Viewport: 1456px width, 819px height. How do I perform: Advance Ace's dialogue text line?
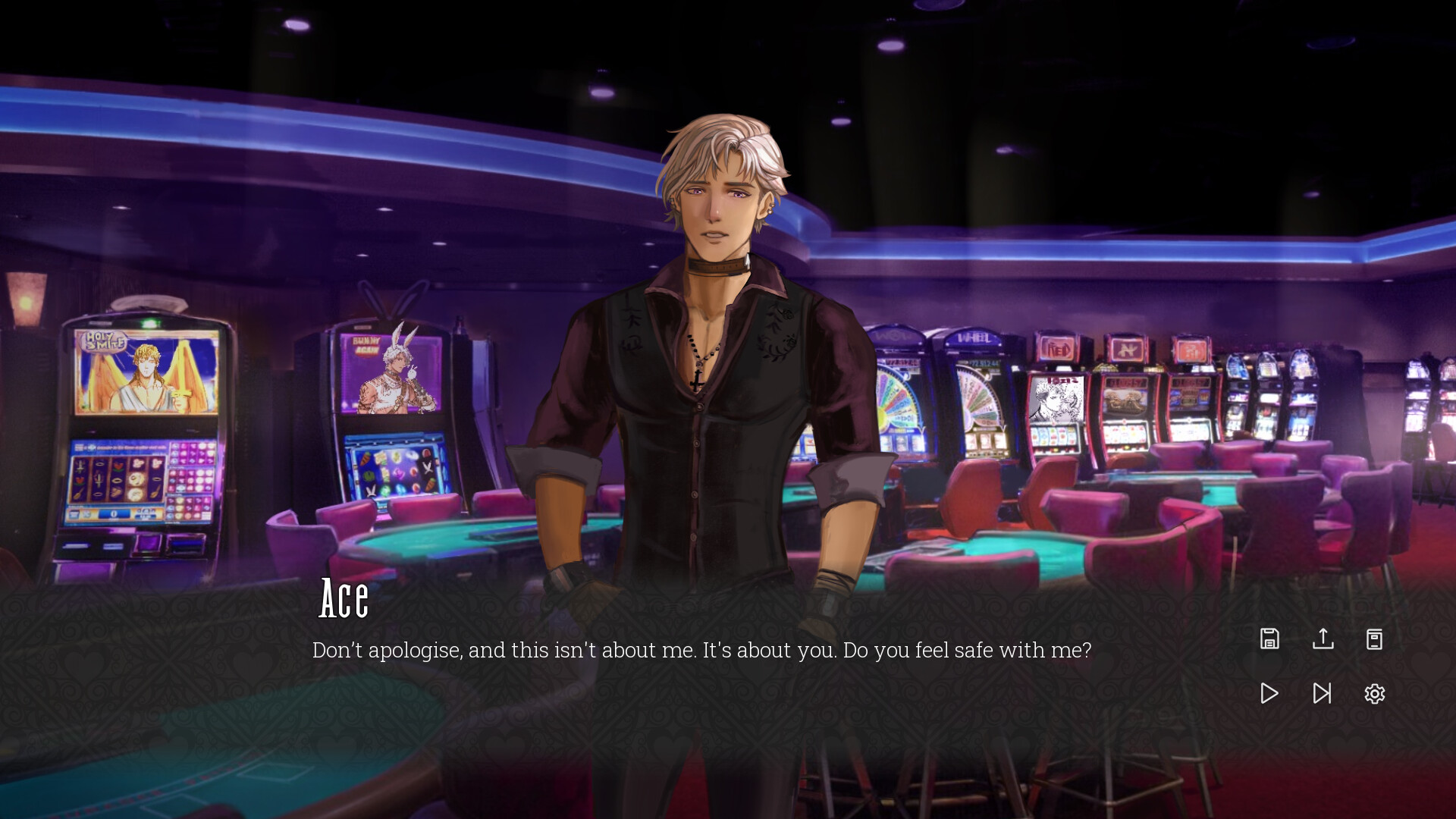[x=701, y=650]
